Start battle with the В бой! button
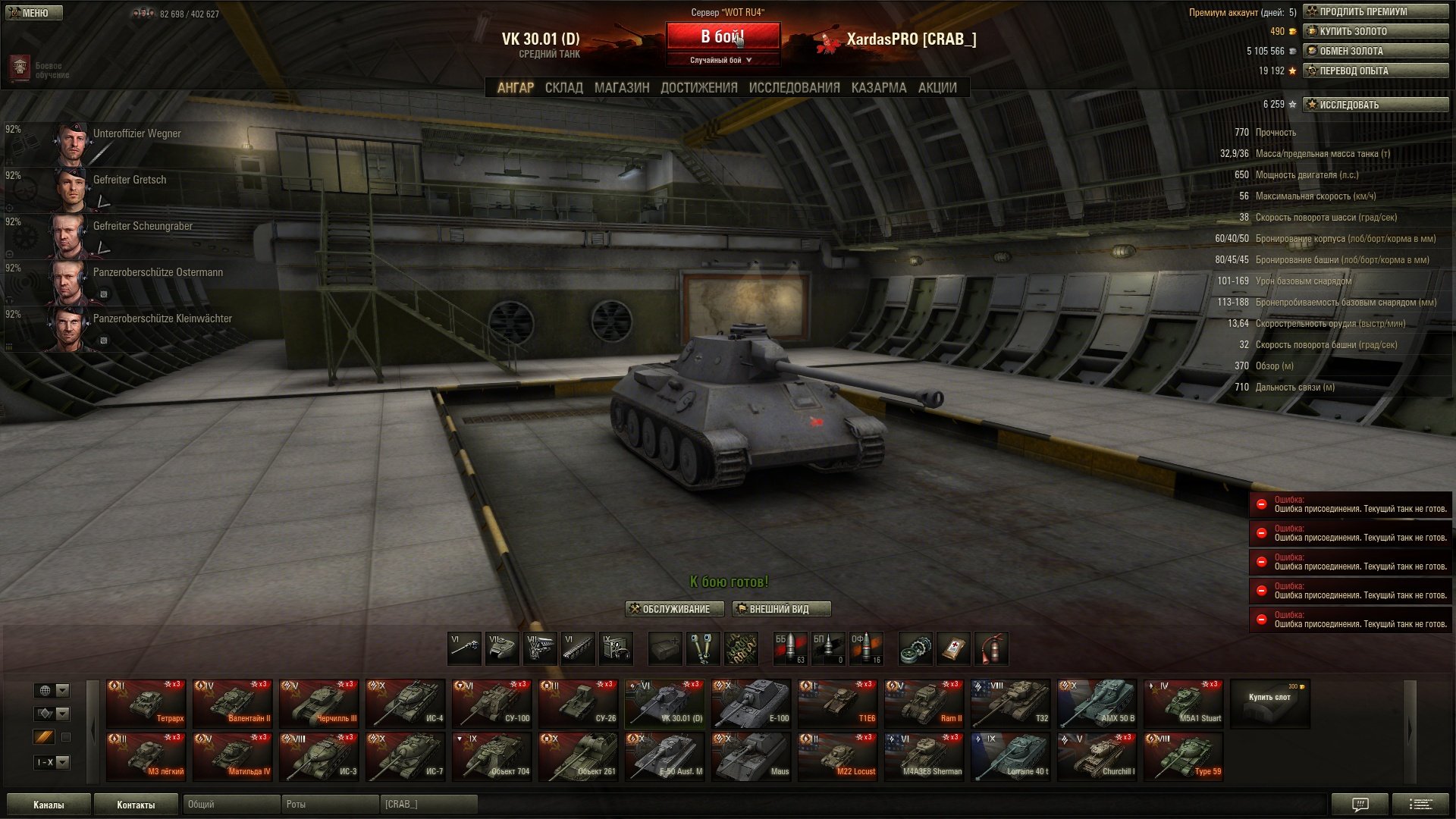 pyautogui.click(x=723, y=36)
